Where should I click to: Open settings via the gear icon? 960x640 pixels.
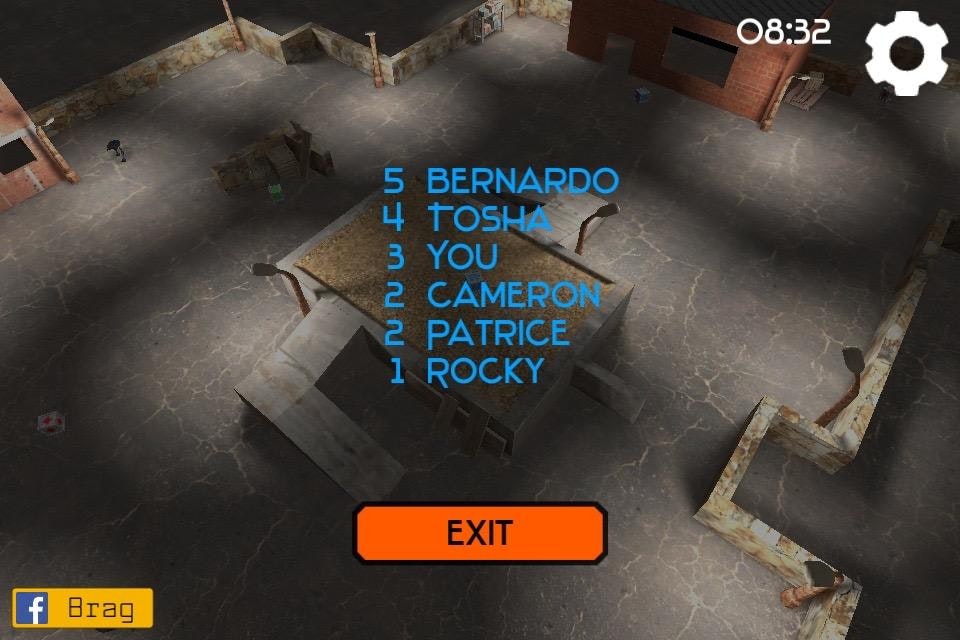coord(905,53)
